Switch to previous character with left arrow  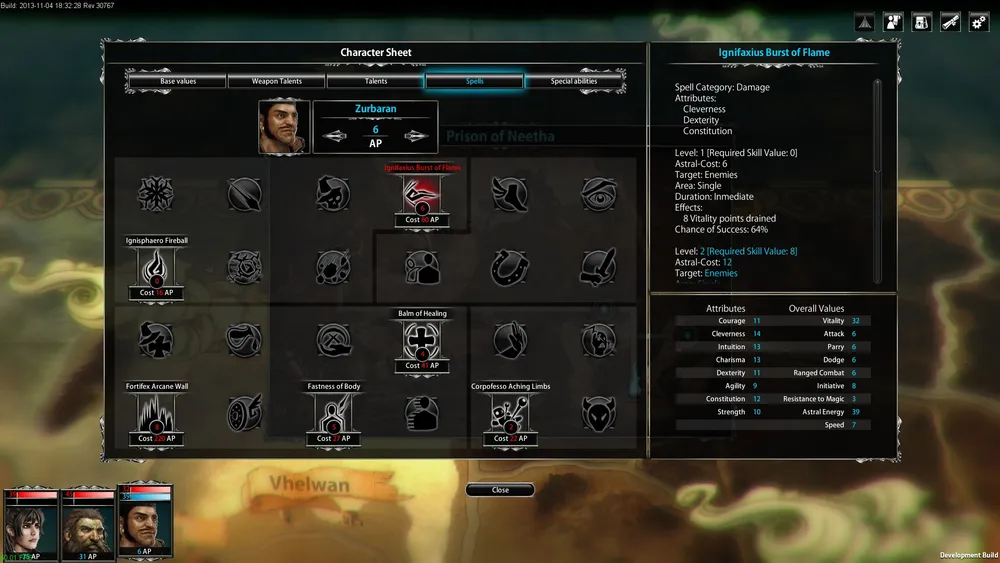[x=335, y=137]
